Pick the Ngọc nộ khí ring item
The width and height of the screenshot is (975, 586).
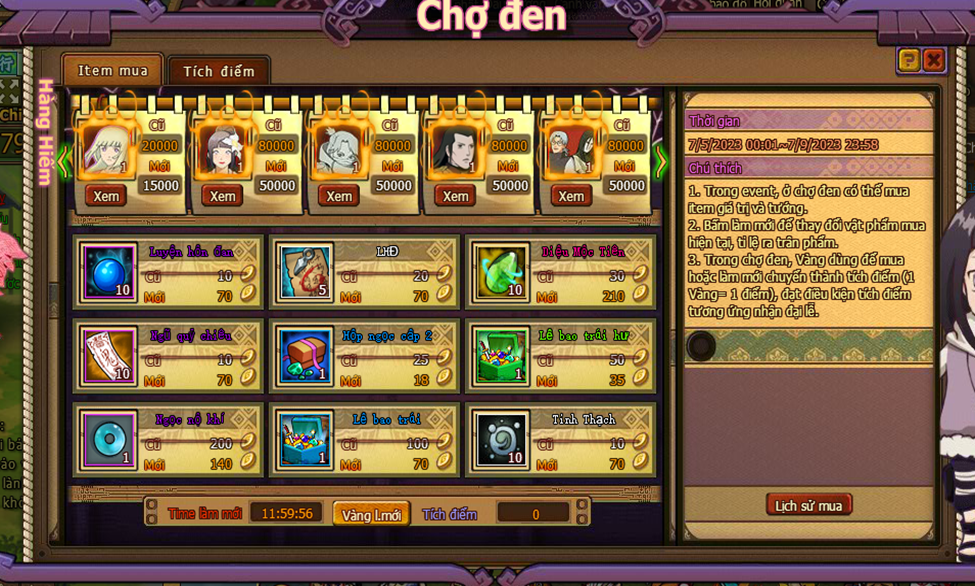108,440
